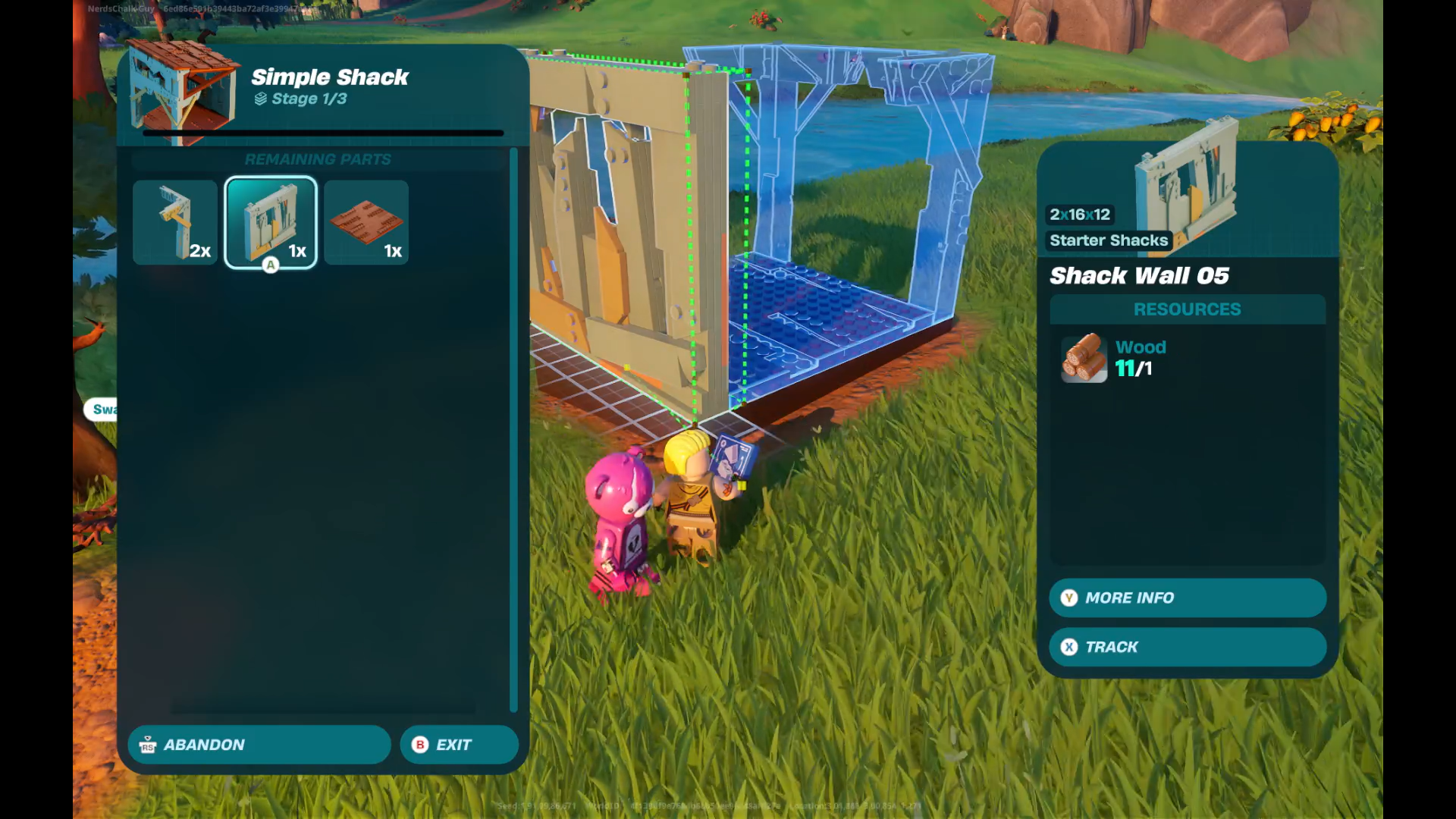Track the Shack Wall 05 resources

(1187, 647)
